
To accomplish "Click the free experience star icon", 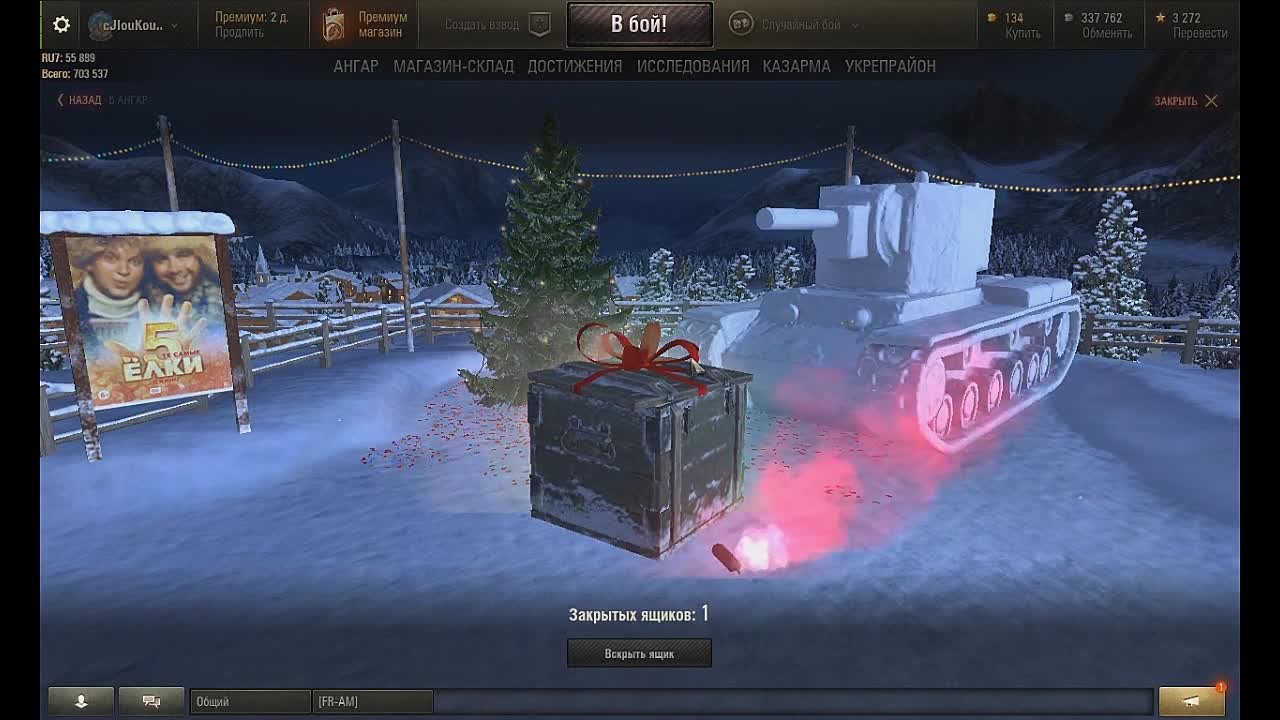I will coord(1162,17).
